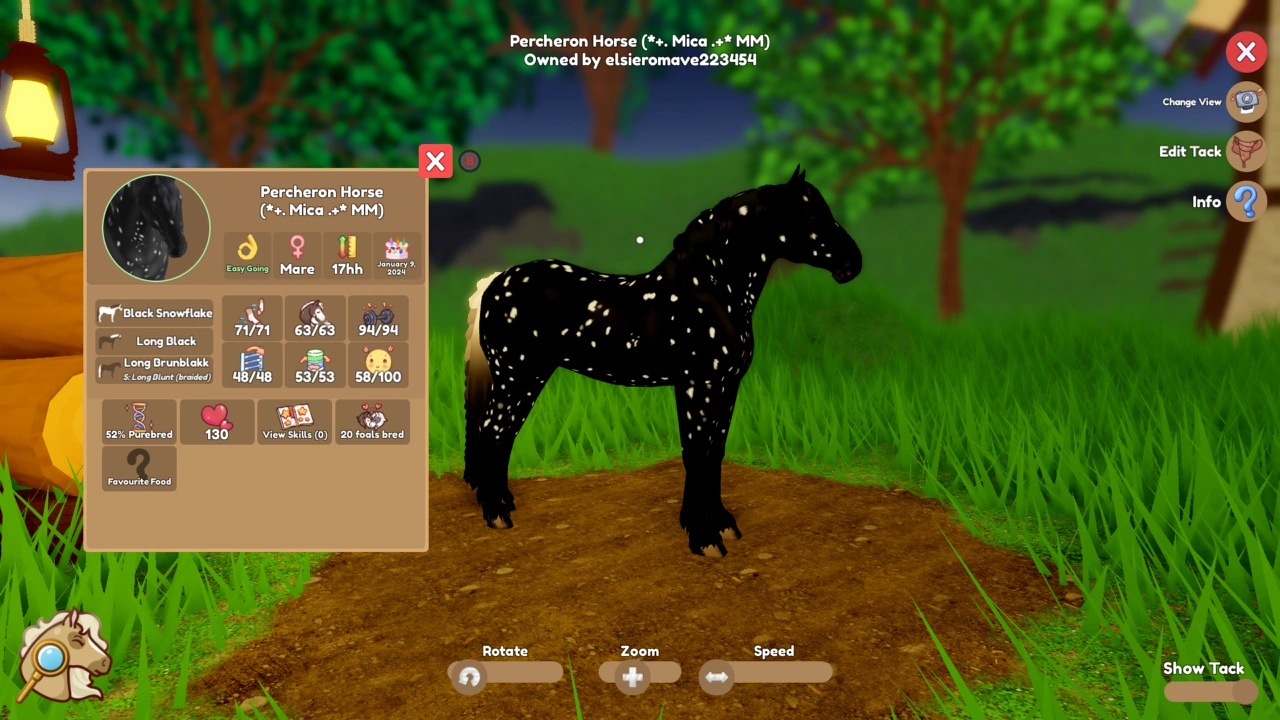Image resolution: width=1280 pixels, height=720 pixels.
Task: View Skills for this Percheron
Action: click(294, 420)
